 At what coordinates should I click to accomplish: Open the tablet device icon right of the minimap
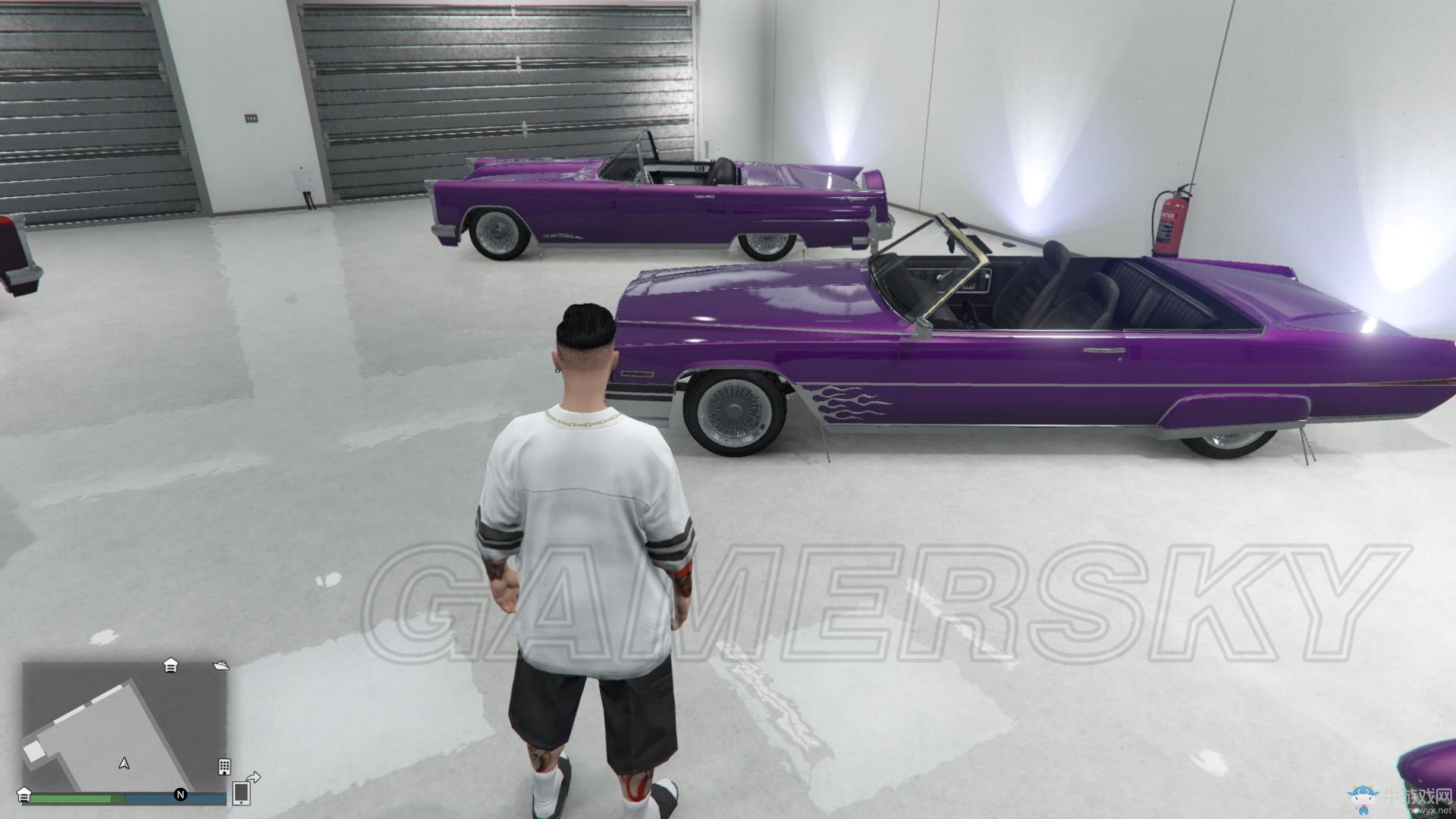click(x=242, y=795)
